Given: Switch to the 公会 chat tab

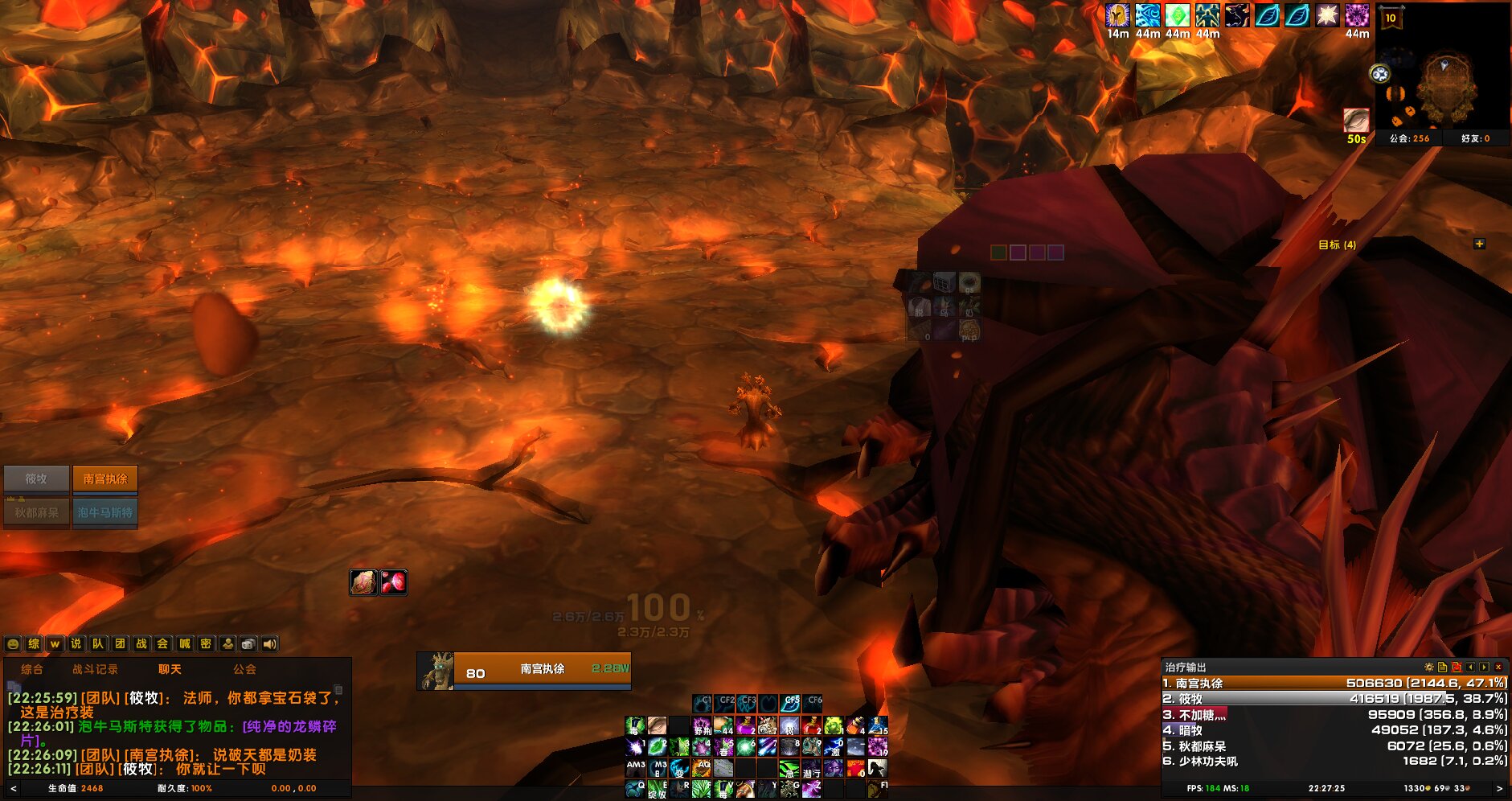Looking at the screenshot, I should [245, 668].
